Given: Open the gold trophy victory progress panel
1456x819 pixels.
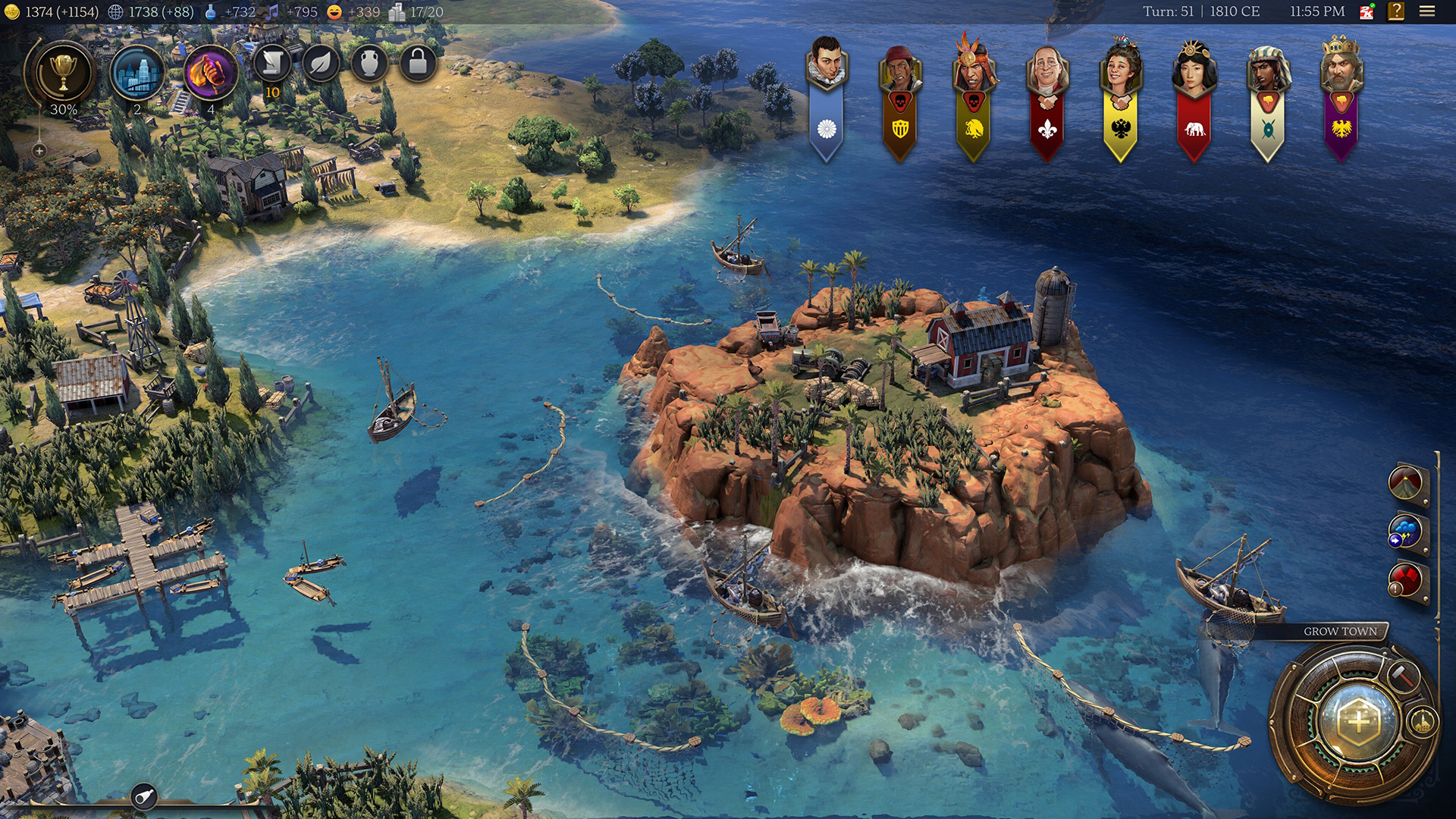Looking at the screenshot, I should pos(63,73).
